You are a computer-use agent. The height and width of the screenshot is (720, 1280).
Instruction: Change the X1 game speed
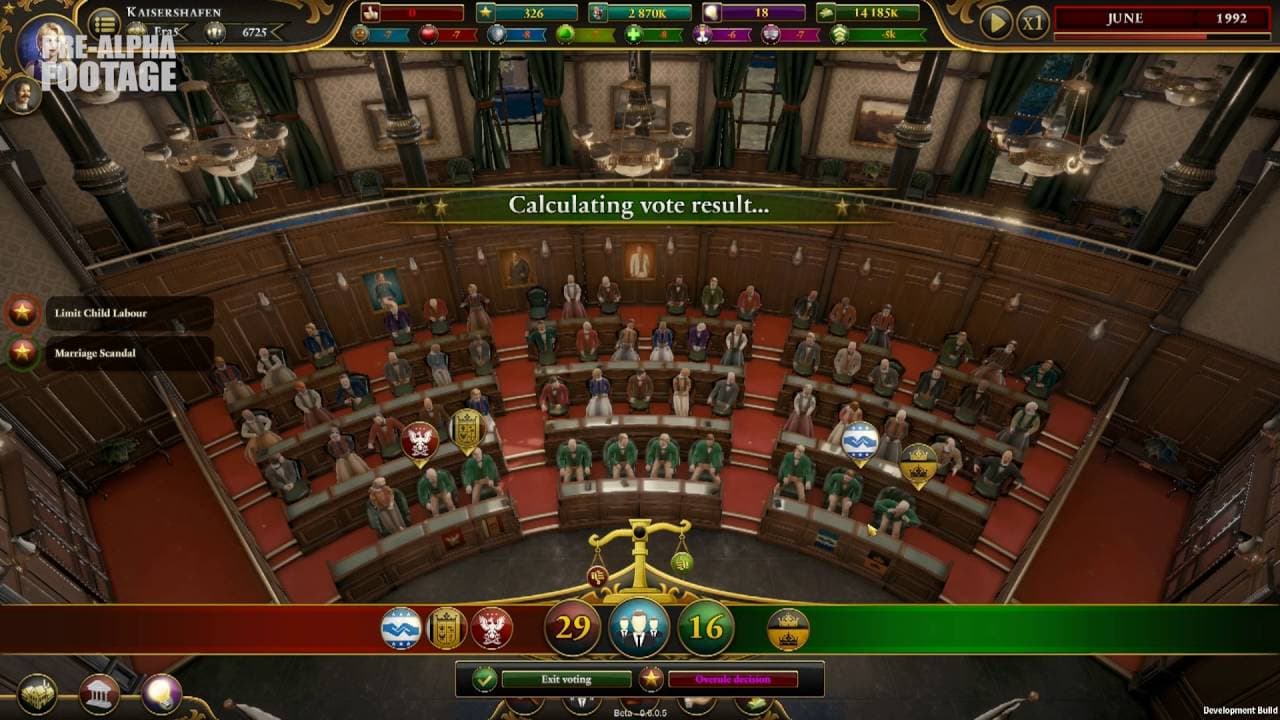(x=1032, y=21)
